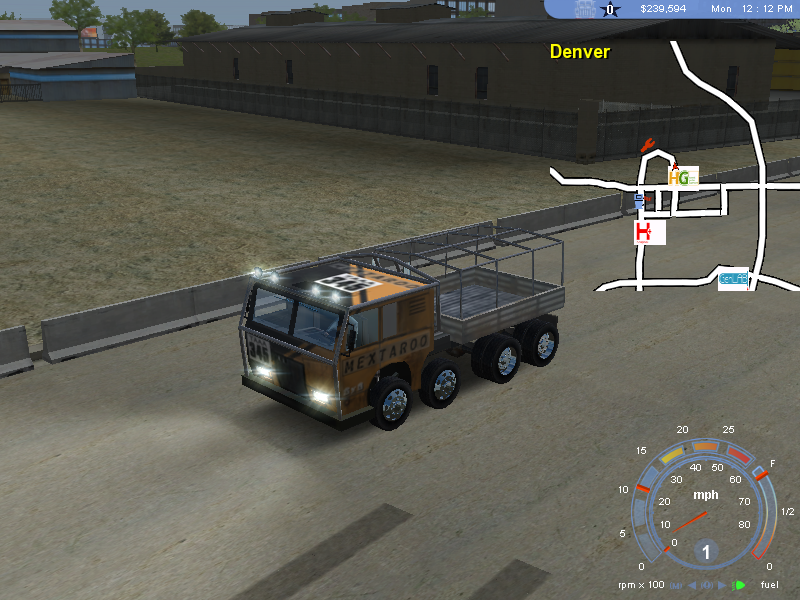The height and width of the screenshot is (600, 800).
Task: Click the red wrench repair shop marker
Action: [x=647, y=144]
